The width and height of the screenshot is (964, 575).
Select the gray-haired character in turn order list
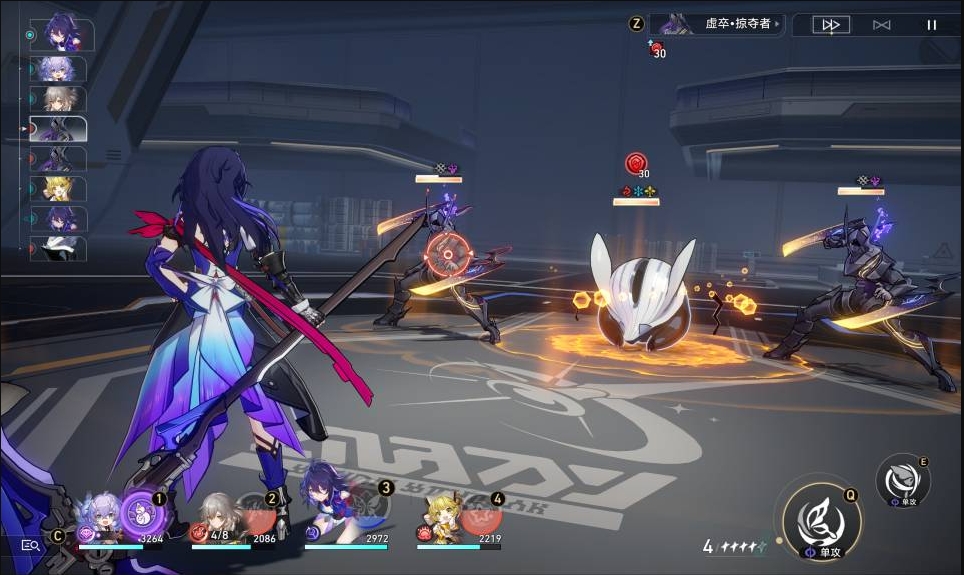point(62,99)
